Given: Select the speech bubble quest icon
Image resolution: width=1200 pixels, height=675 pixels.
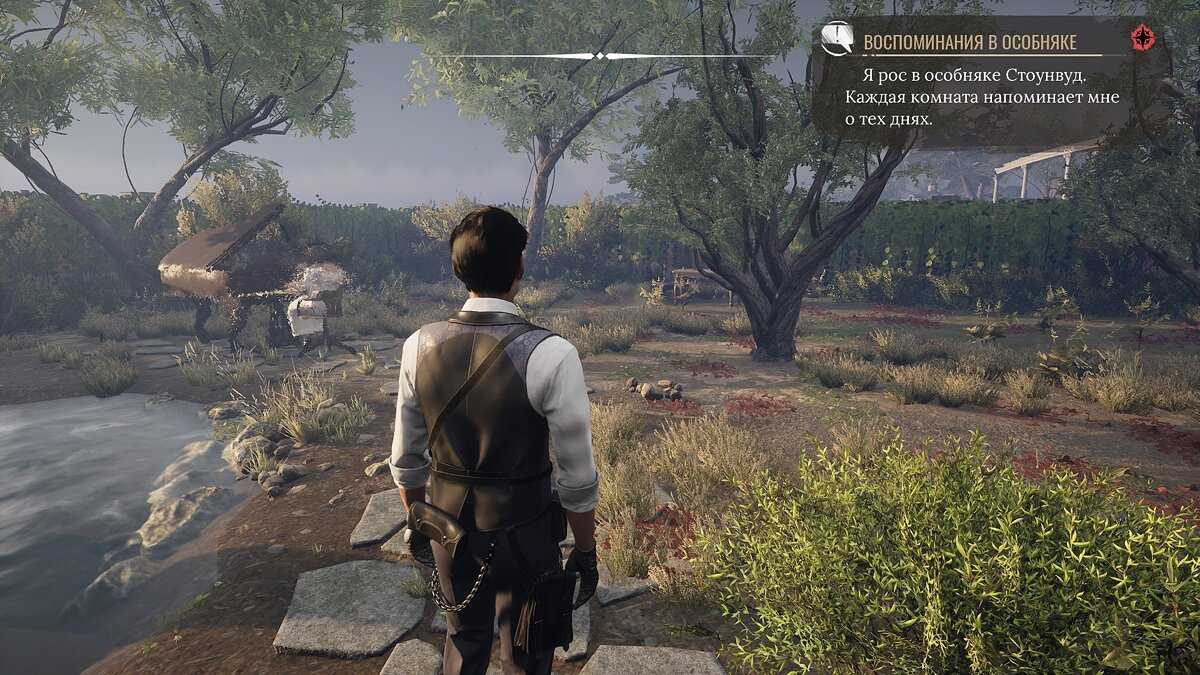Looking at the screenshot, I should (836, 39).
